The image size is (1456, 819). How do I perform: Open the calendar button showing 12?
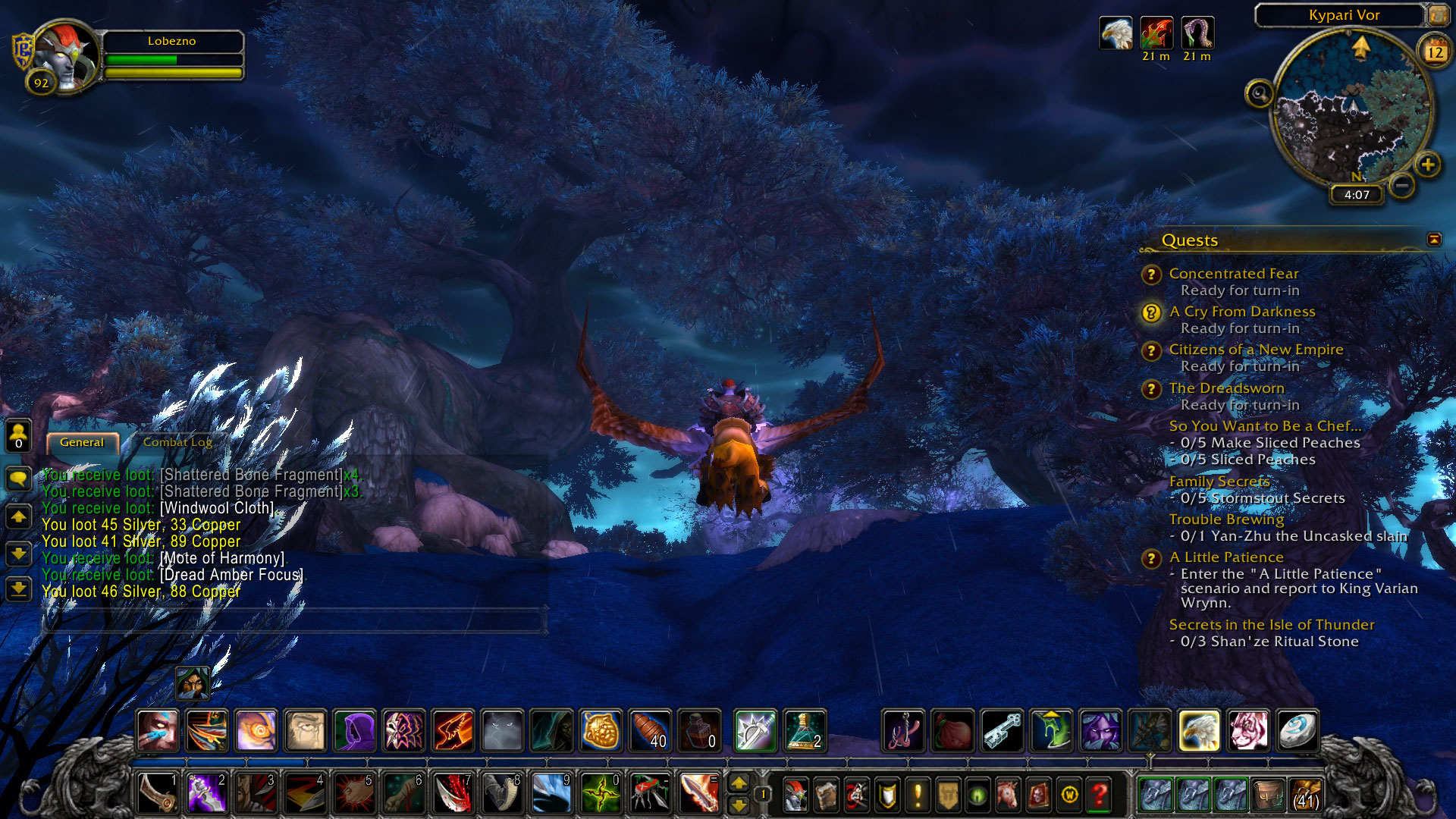point(1435,52)
